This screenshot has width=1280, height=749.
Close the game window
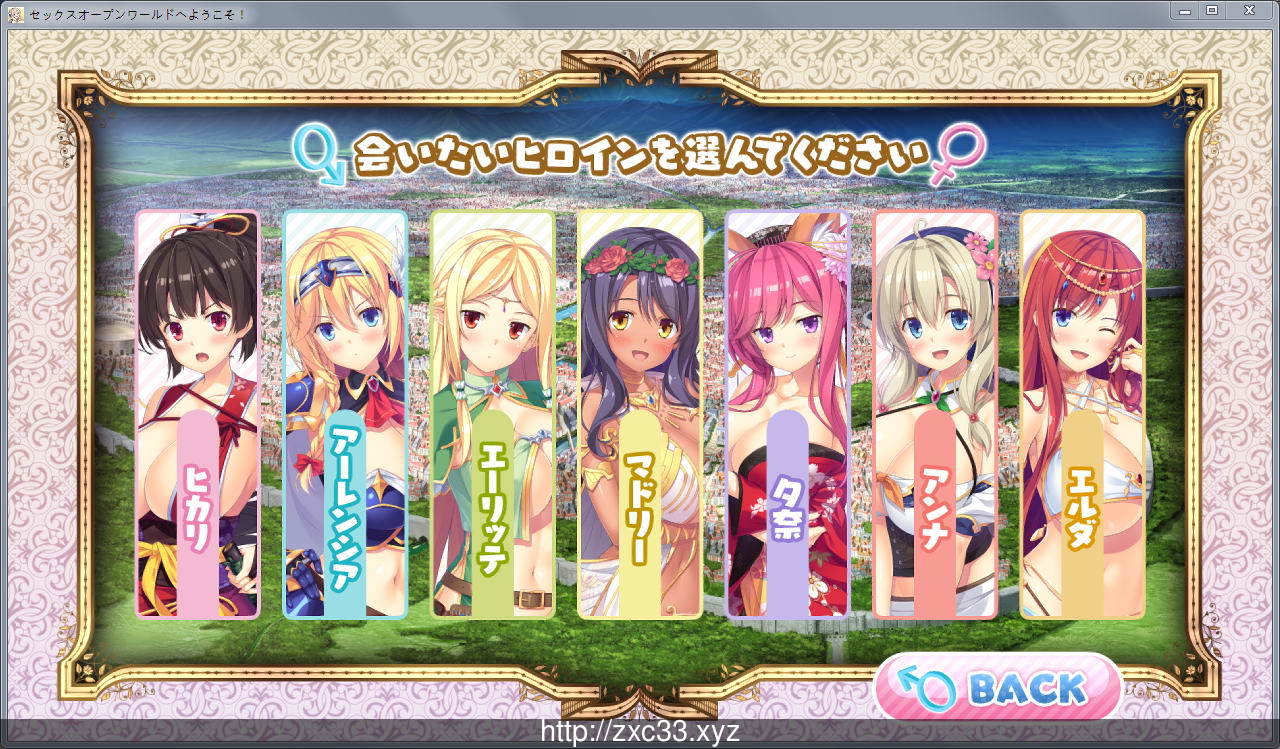tap(1248, 10)
